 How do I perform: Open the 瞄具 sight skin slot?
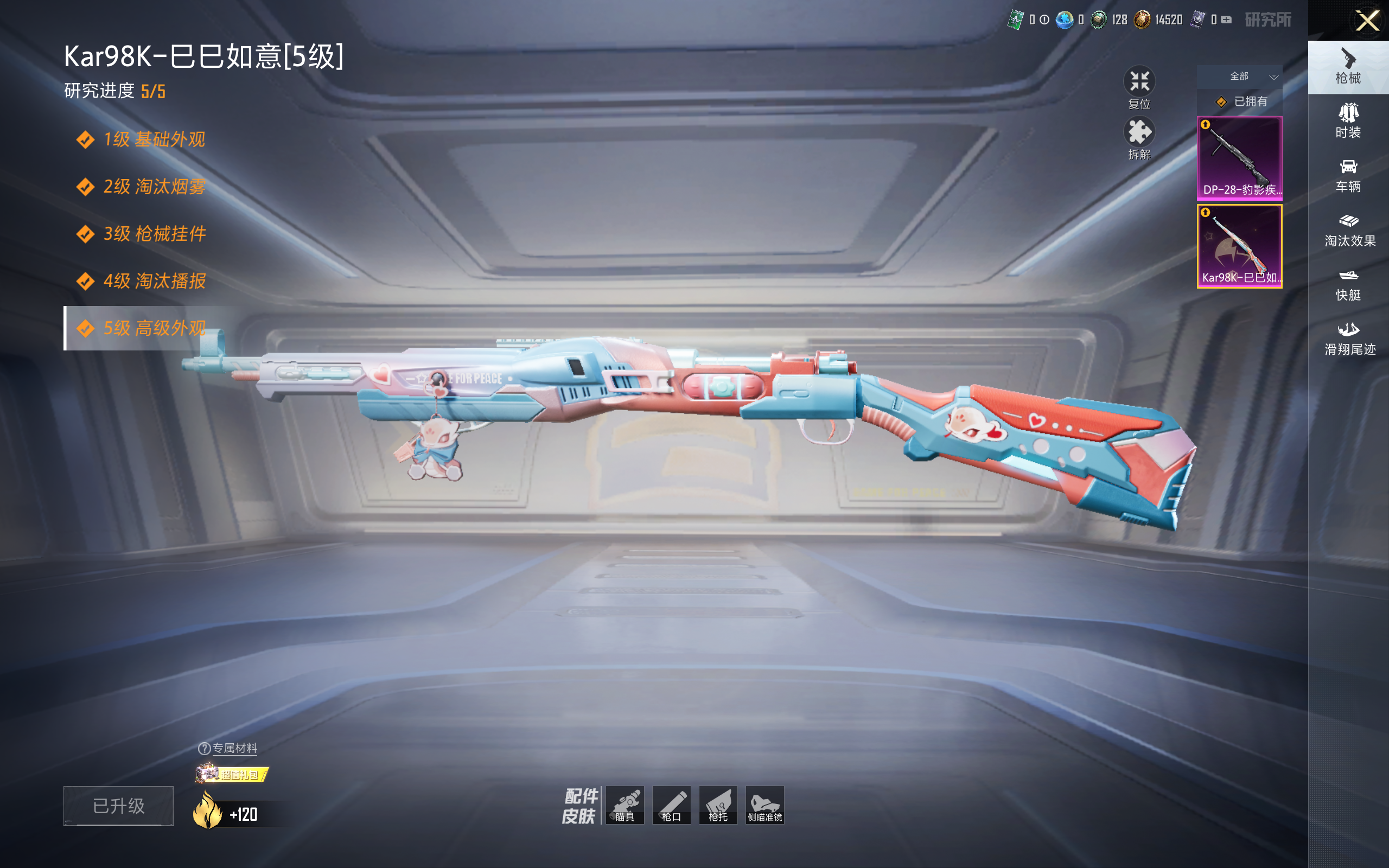(x=625, y=805)
